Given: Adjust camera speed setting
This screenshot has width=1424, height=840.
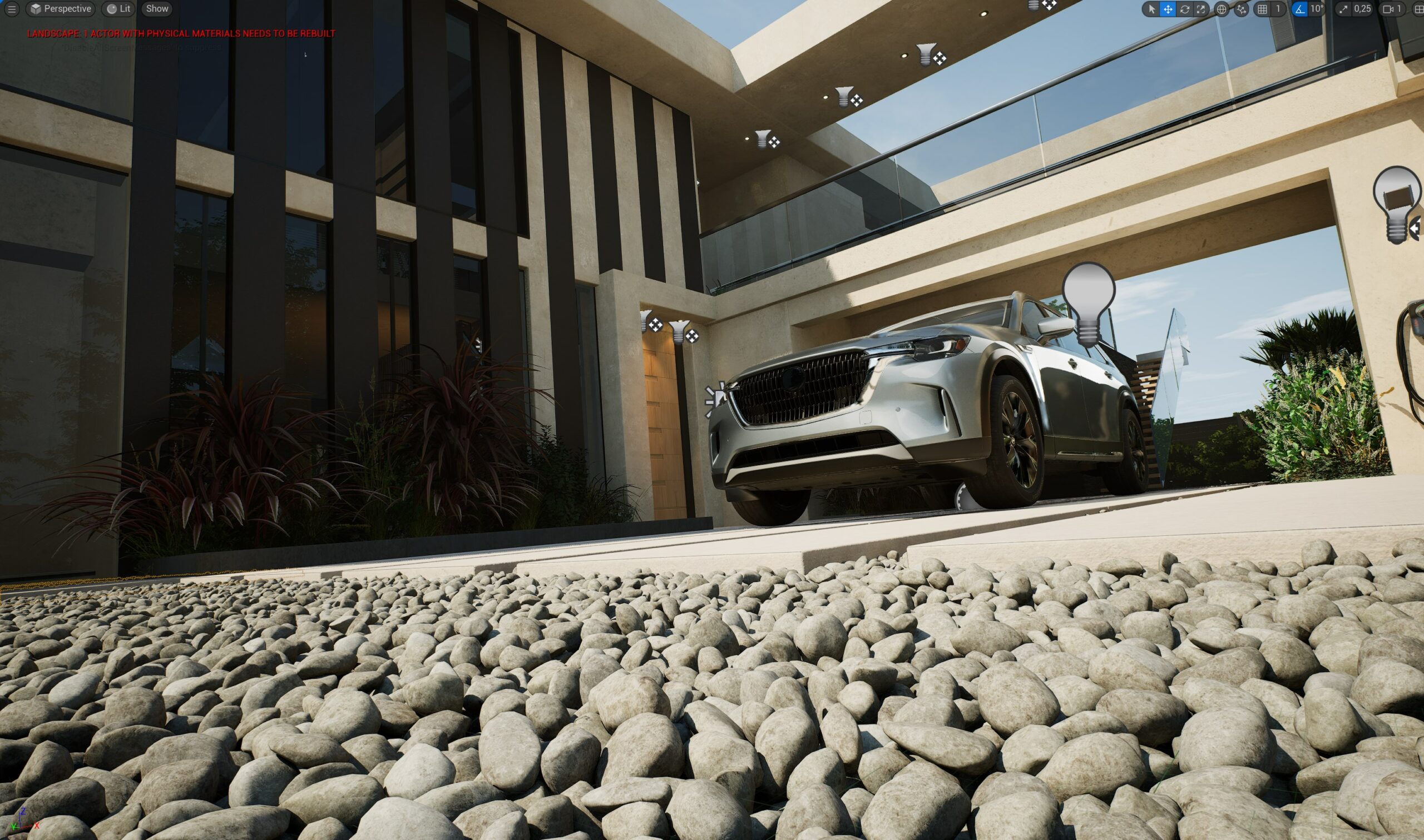Looking at the screenshot, I should pyautogui.click(x=1392, y=9).
